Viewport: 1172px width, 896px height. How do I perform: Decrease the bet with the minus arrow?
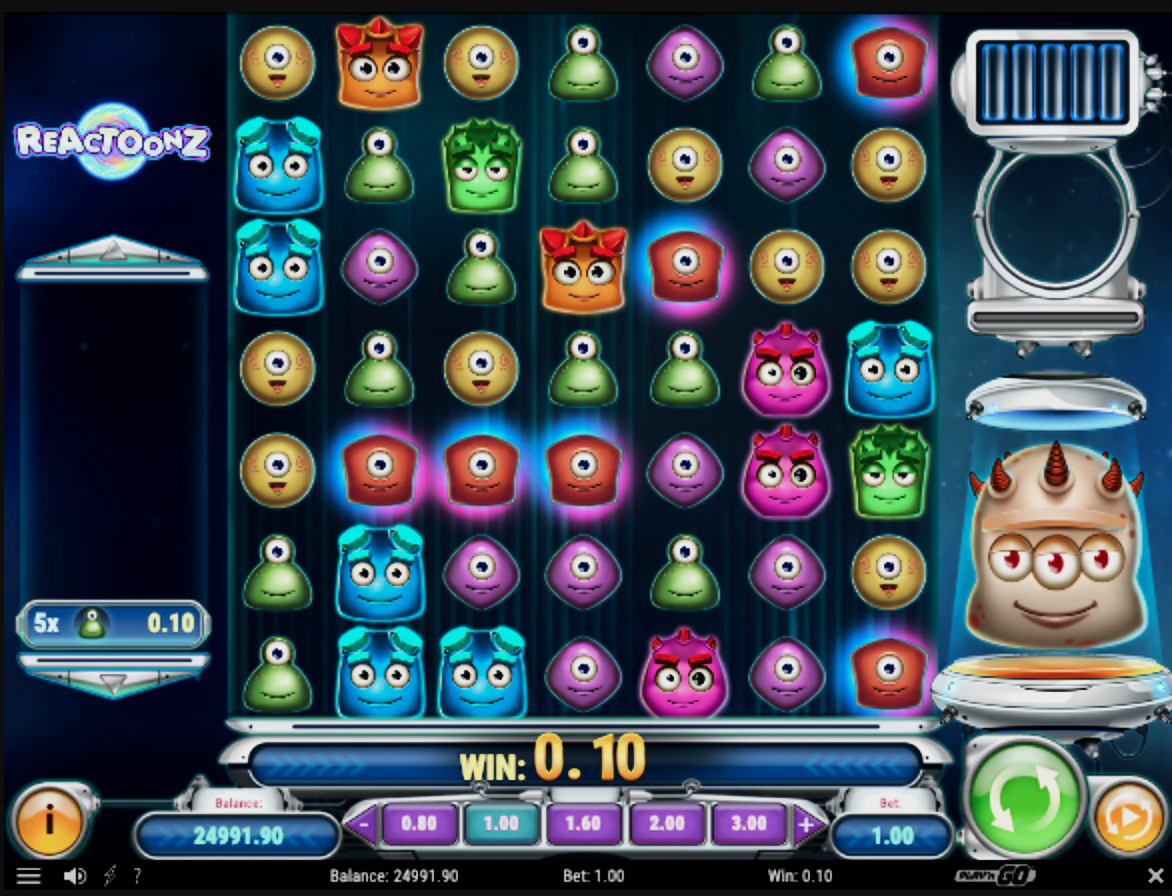[363, 826]
